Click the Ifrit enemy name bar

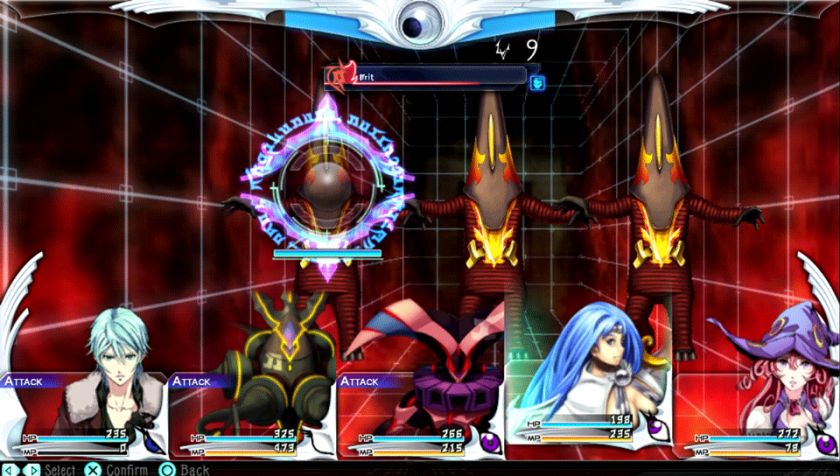coord(425,75)
